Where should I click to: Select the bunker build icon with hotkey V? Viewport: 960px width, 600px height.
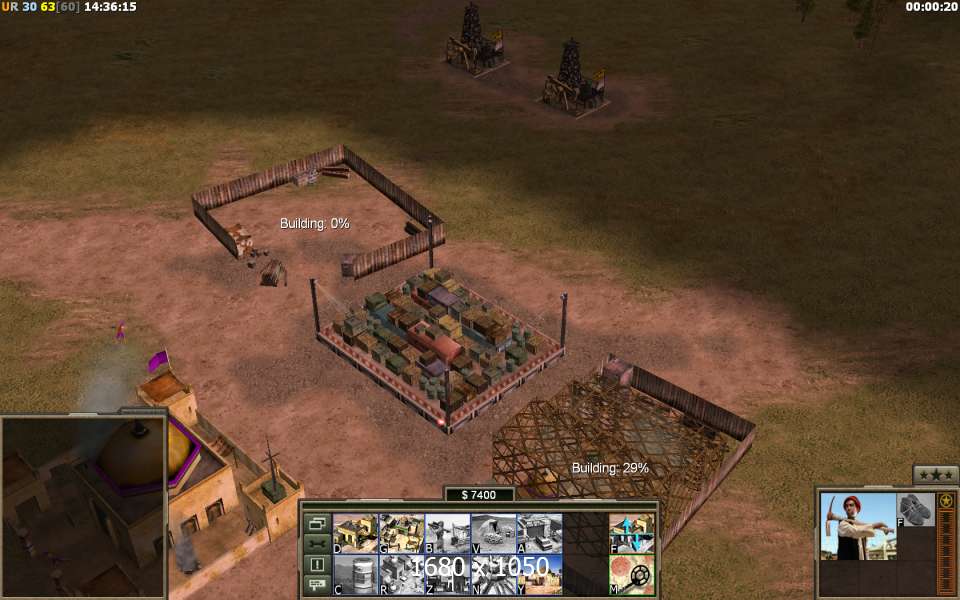click(493, 533)
